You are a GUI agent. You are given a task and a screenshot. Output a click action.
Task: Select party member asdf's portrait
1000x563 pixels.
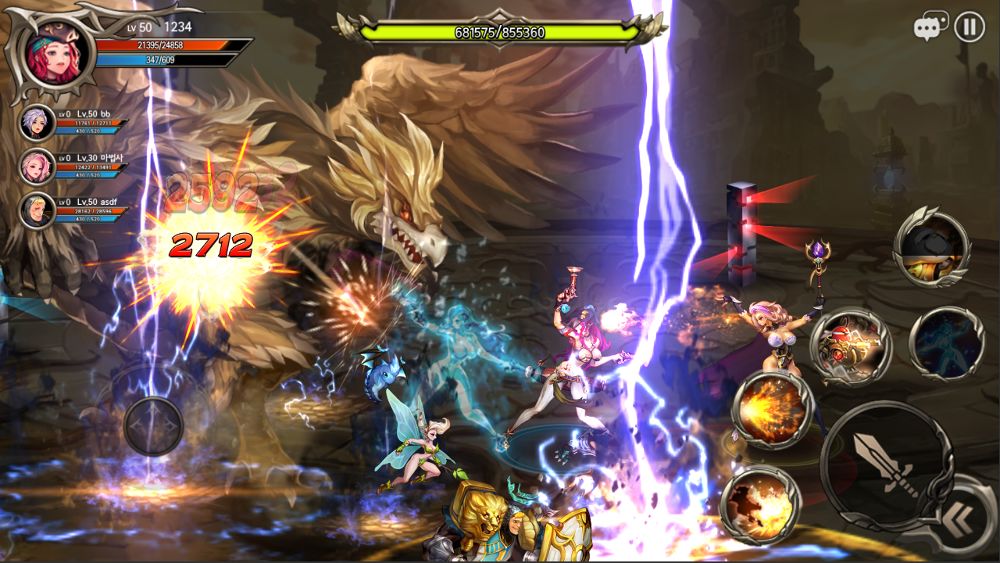38,210
